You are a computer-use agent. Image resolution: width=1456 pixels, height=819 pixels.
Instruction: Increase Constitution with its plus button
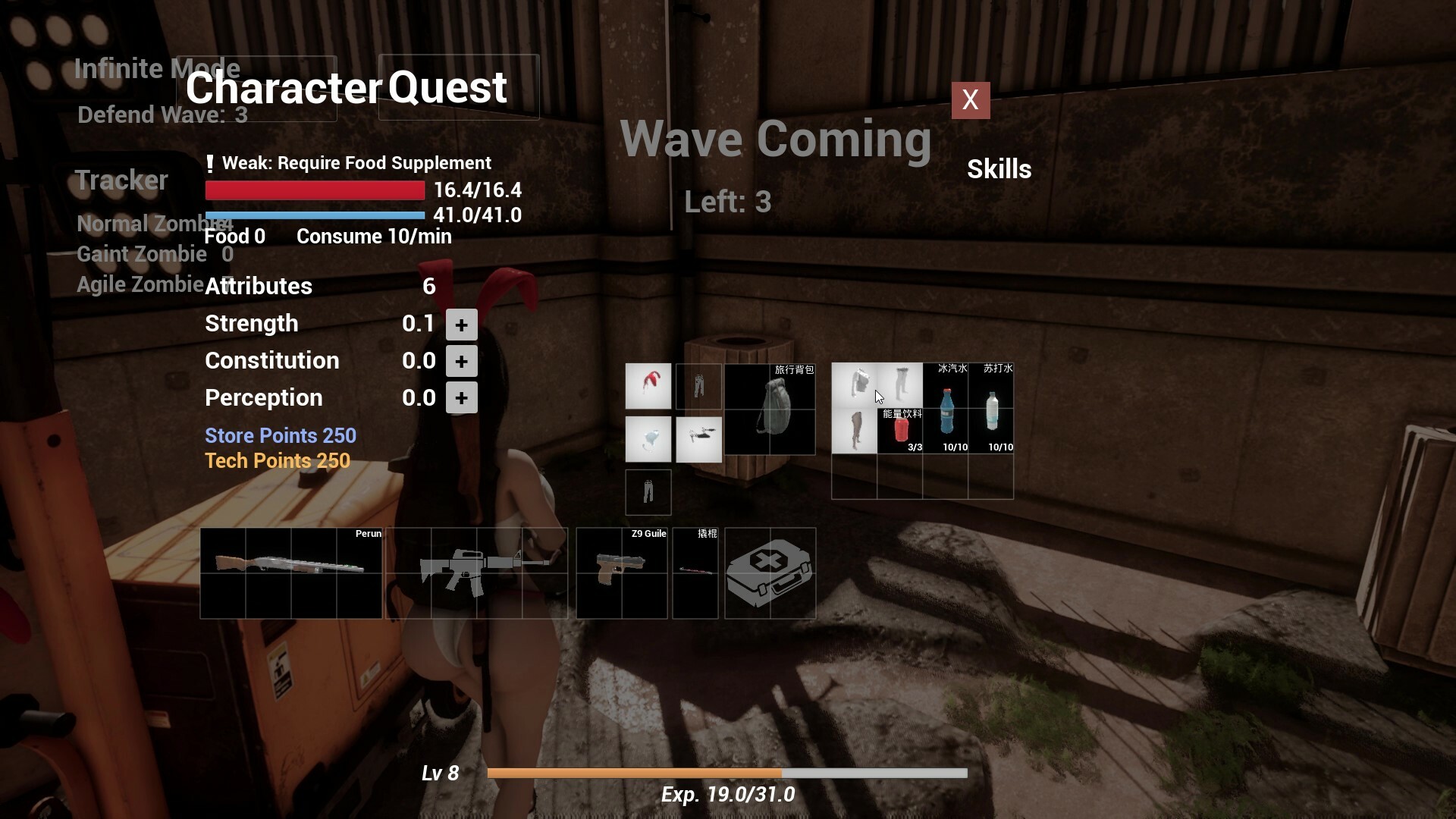(461, 361)
